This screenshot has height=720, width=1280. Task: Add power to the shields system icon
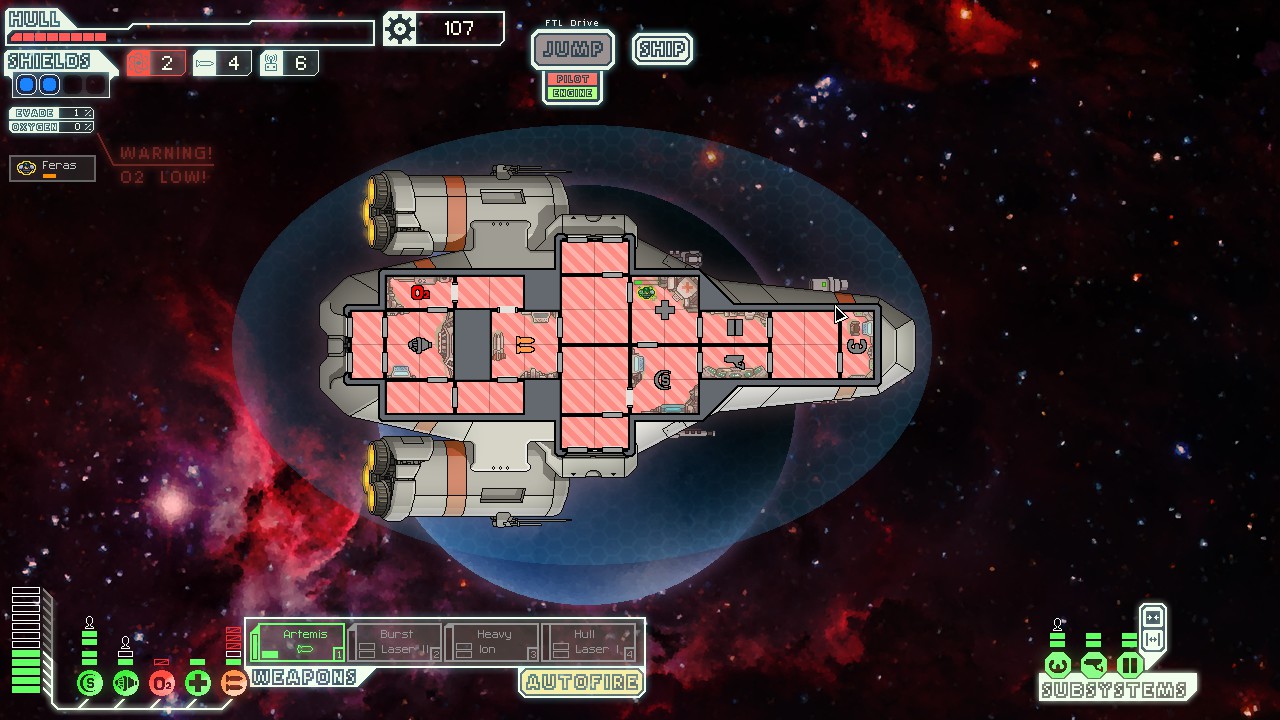(x=90, y=683)
